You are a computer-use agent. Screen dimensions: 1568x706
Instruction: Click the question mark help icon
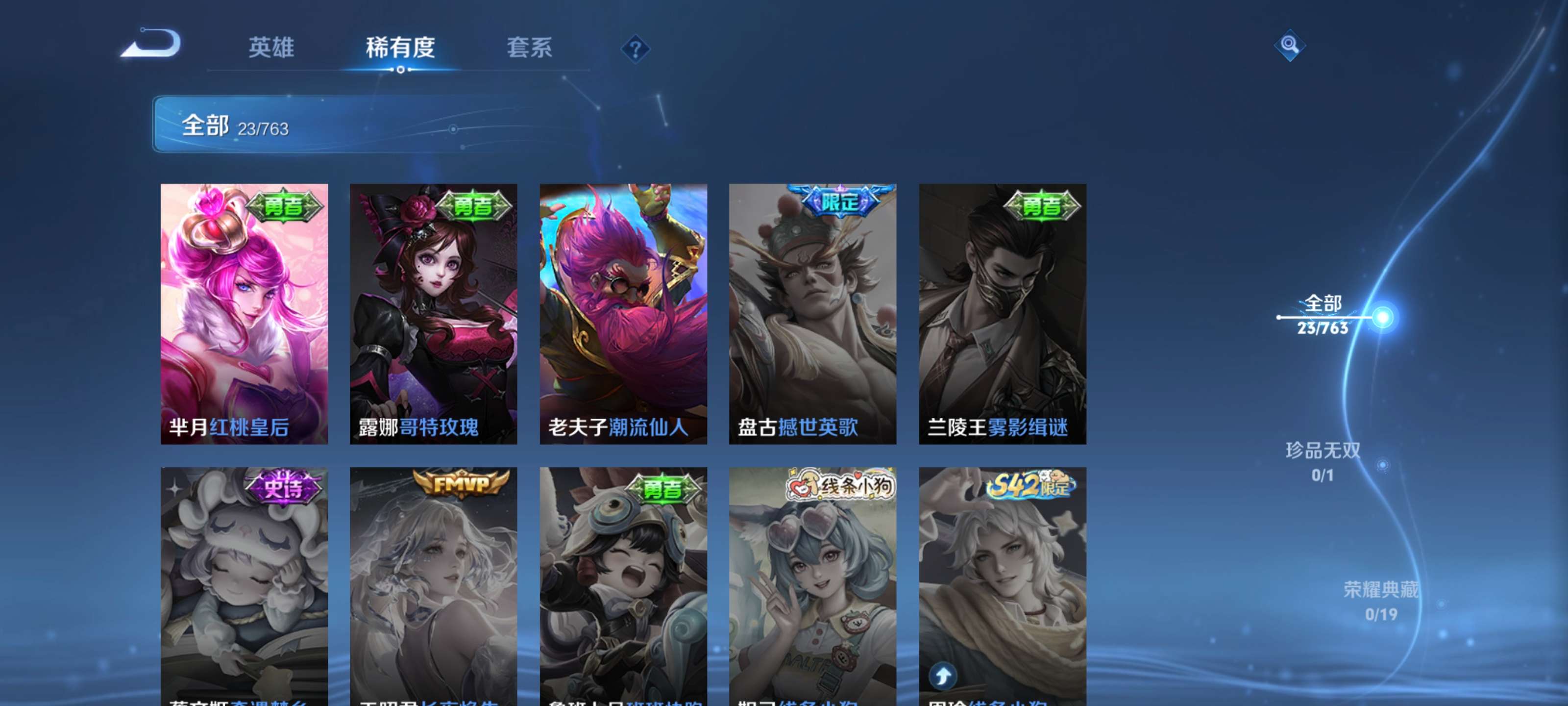[x=636, y=51]
